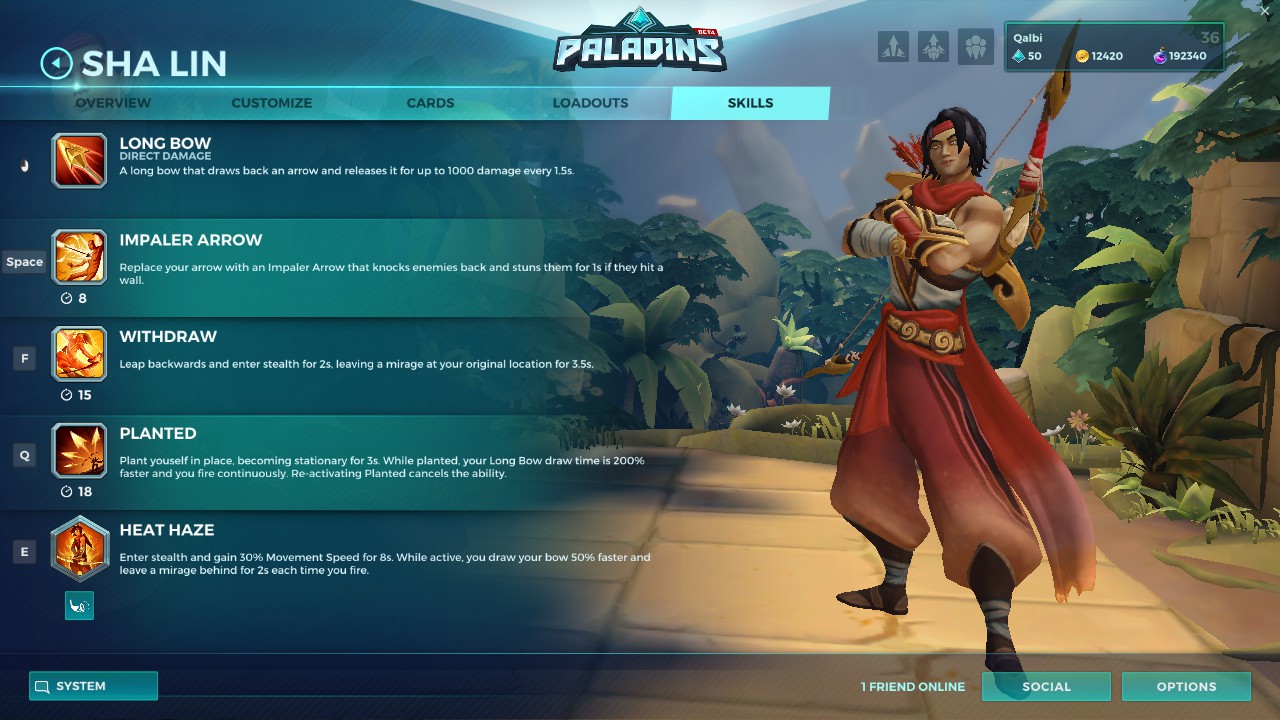Screen dimensions: 1280x720
Task: Switch to the Overview tab
Action: [112, 102]
